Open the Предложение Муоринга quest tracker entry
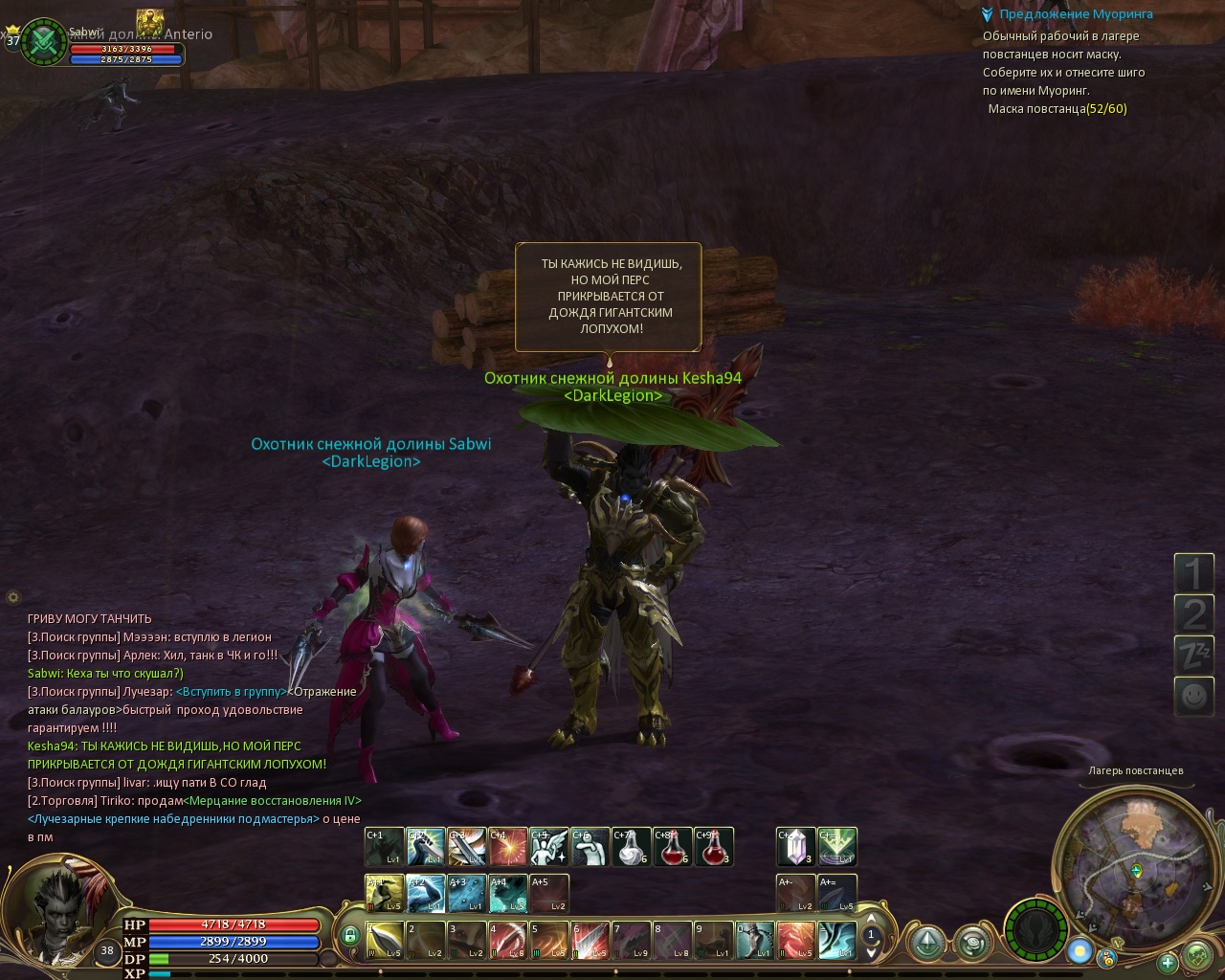1225x980 pixels. point(1076,14)
